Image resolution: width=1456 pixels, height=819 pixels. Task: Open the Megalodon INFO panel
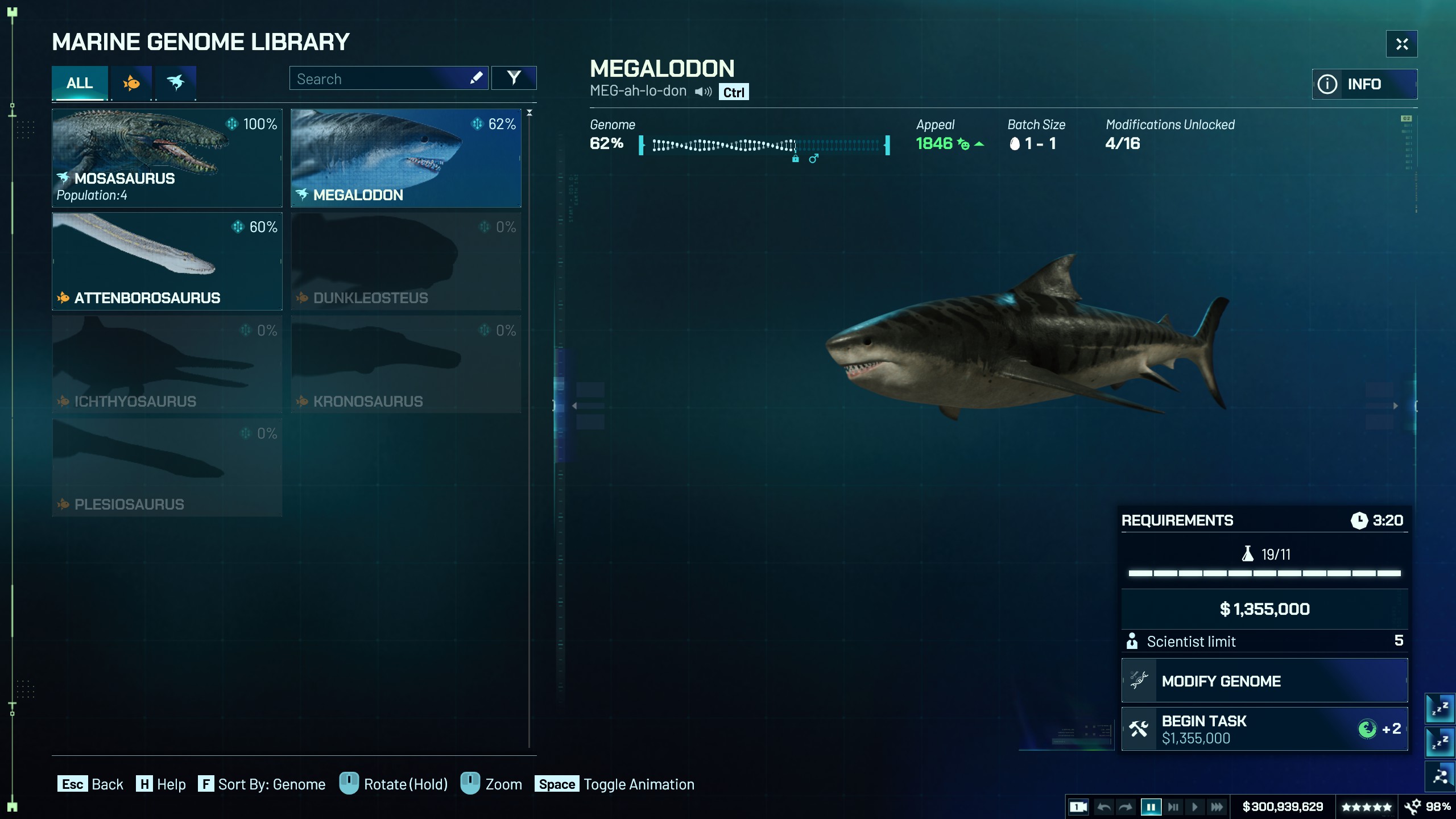pos(1364,84)
